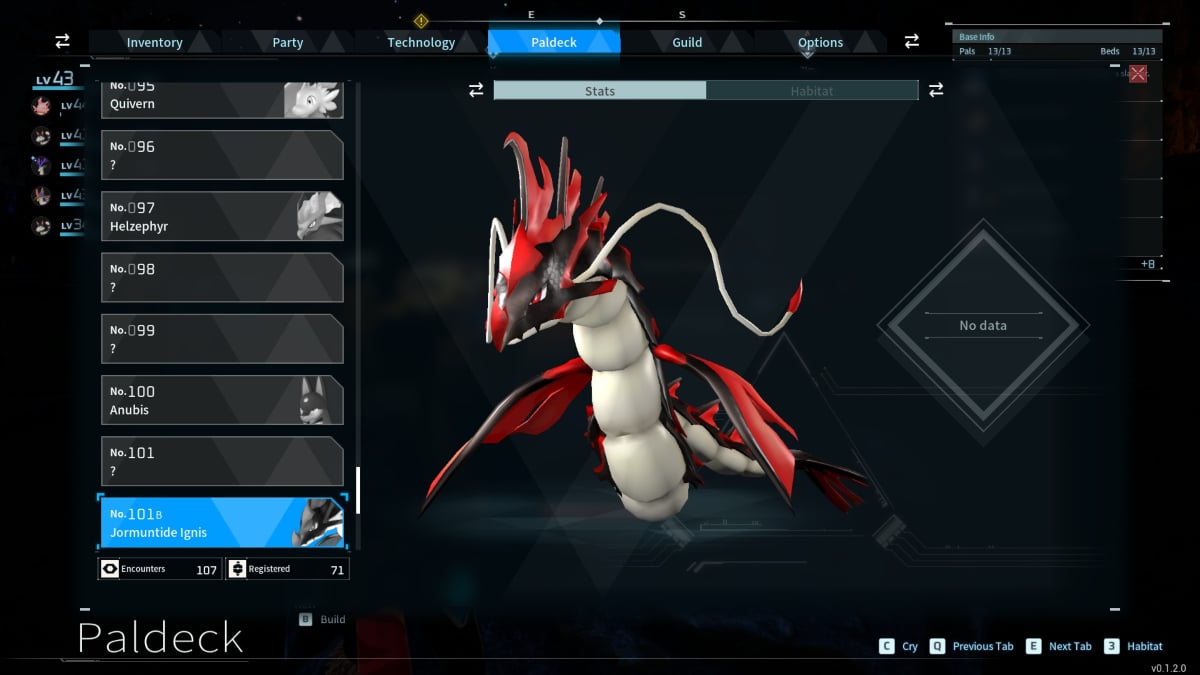Click the Jormuntide Ignis entry

(222, 522)
